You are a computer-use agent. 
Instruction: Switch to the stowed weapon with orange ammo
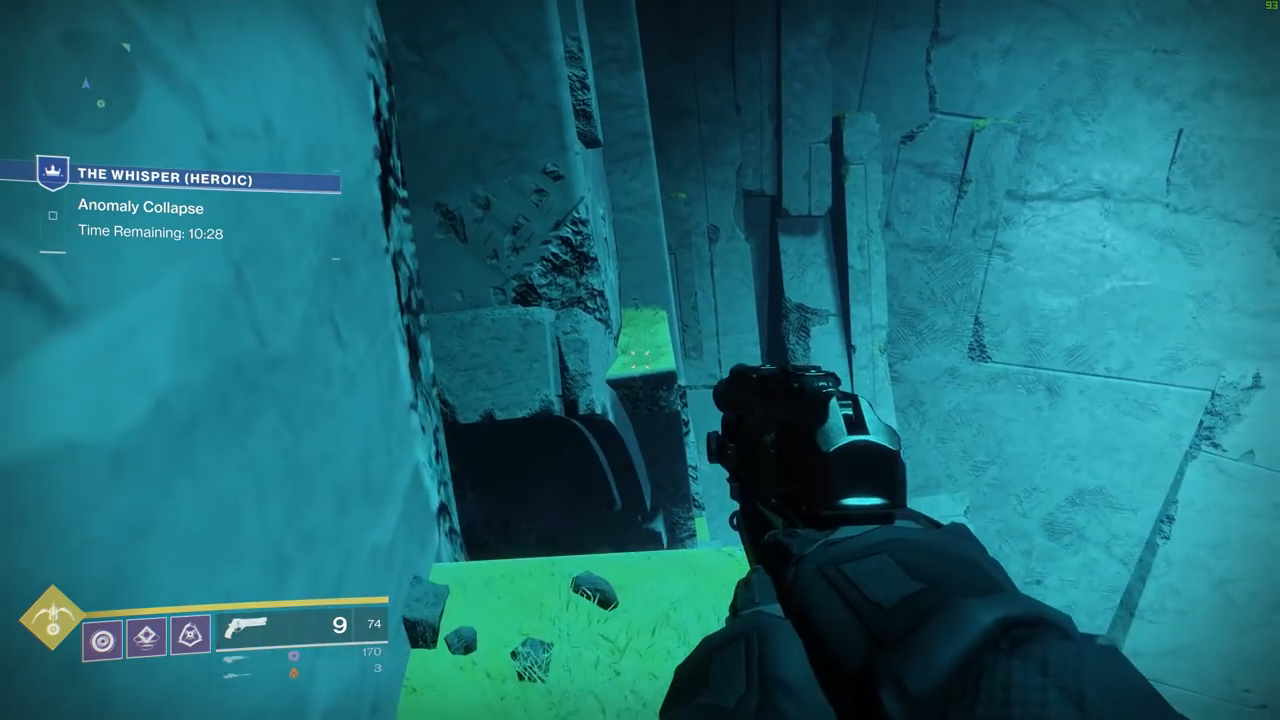tap(236, 675)
